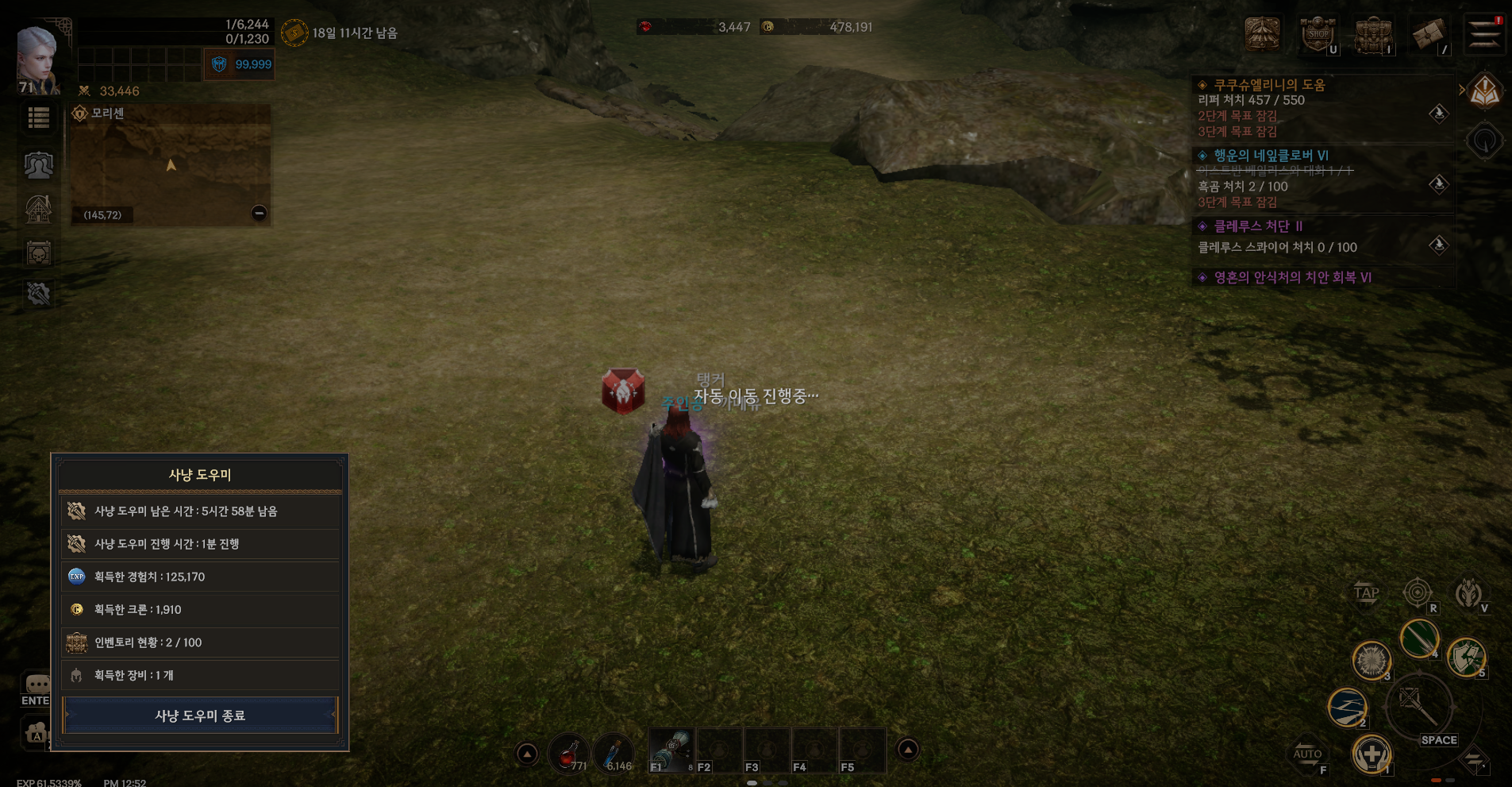Toggle the AUTO battle button
1512x787 pixels.
click(x=1307, y=754)
